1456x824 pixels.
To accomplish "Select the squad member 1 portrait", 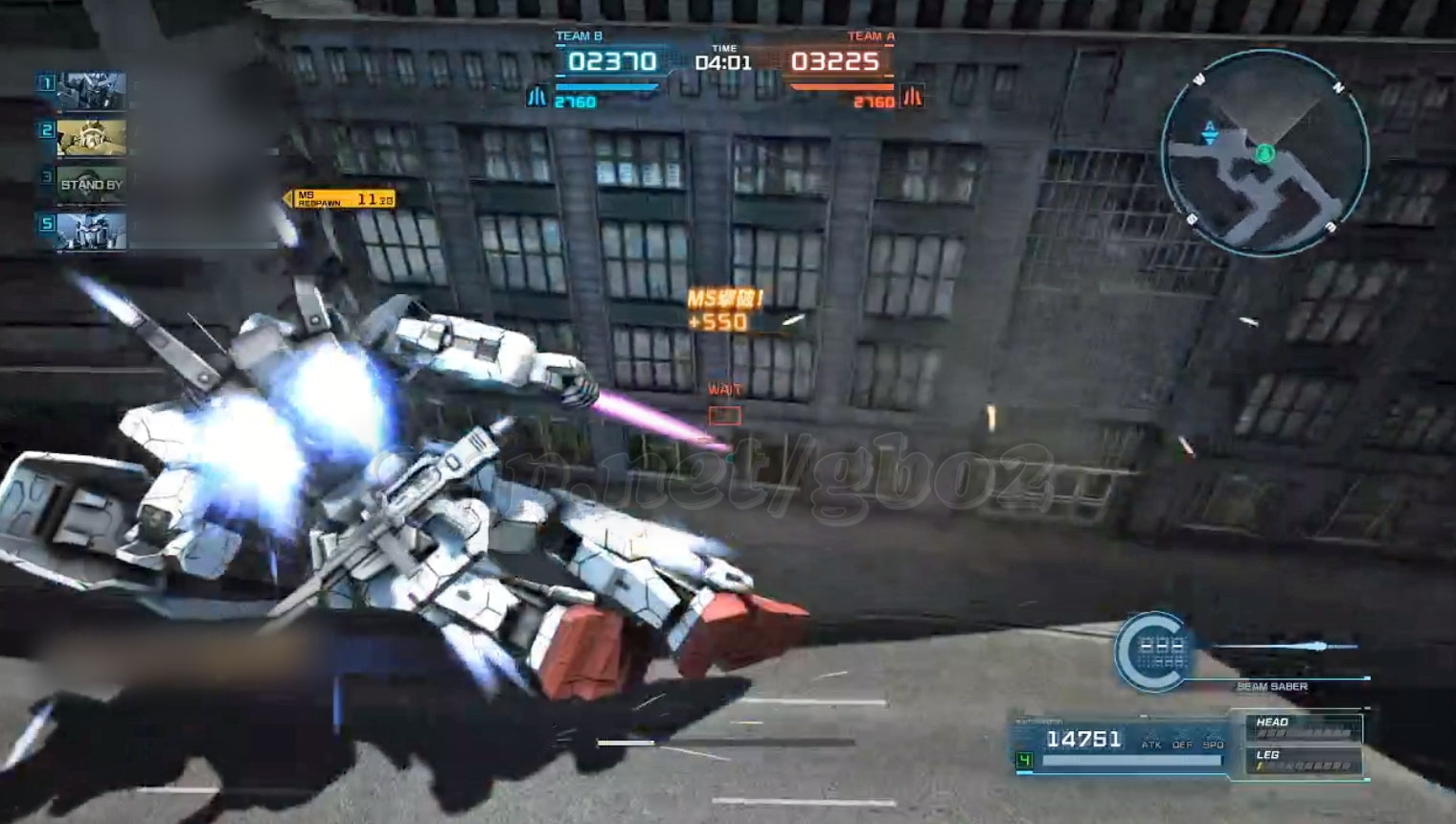I will (91, 92).
